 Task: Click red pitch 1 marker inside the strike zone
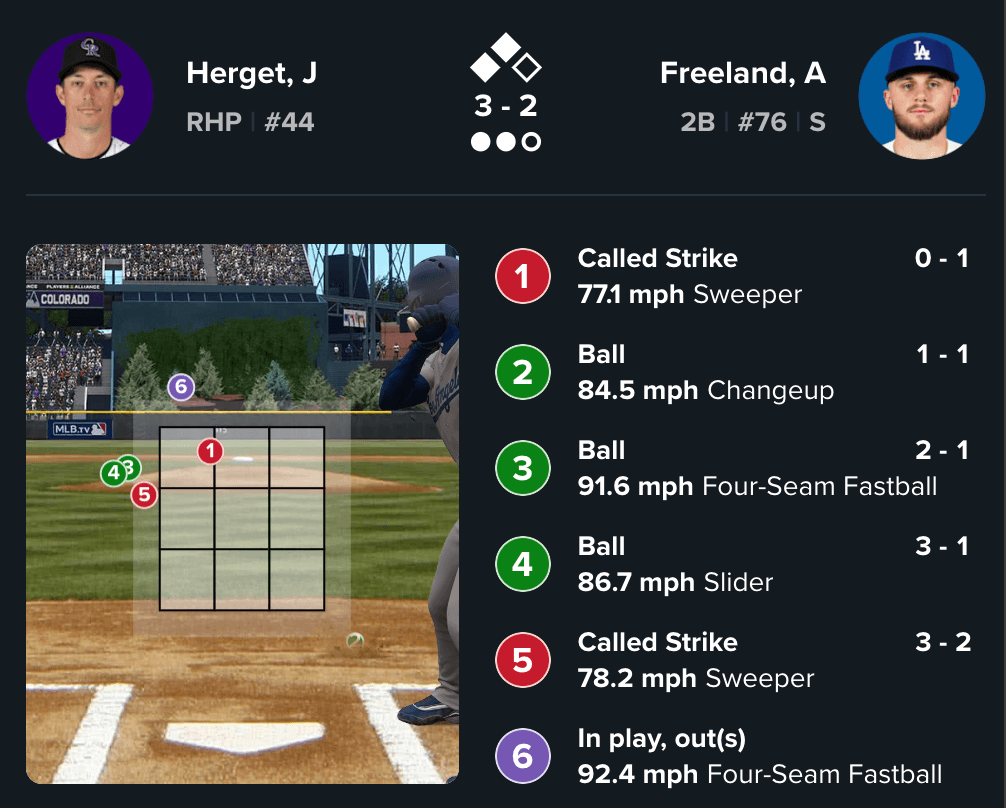pos(209,452)
